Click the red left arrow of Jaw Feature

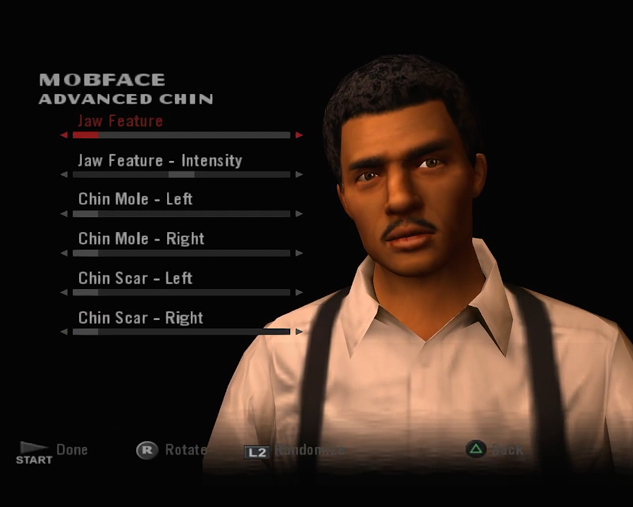click(x=64, y=135)
